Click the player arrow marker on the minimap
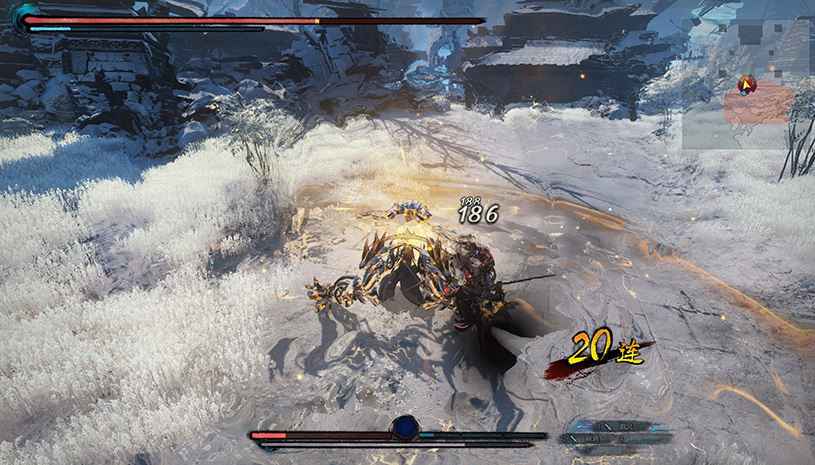Screen dimensions: 815x465 click(746, 85)
